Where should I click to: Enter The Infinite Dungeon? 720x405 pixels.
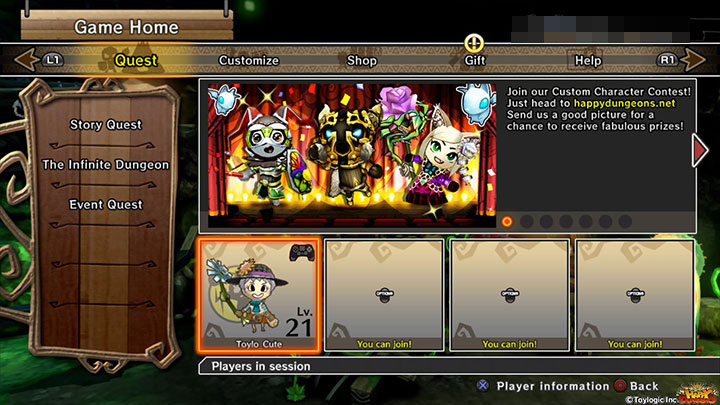pos(106,165)
